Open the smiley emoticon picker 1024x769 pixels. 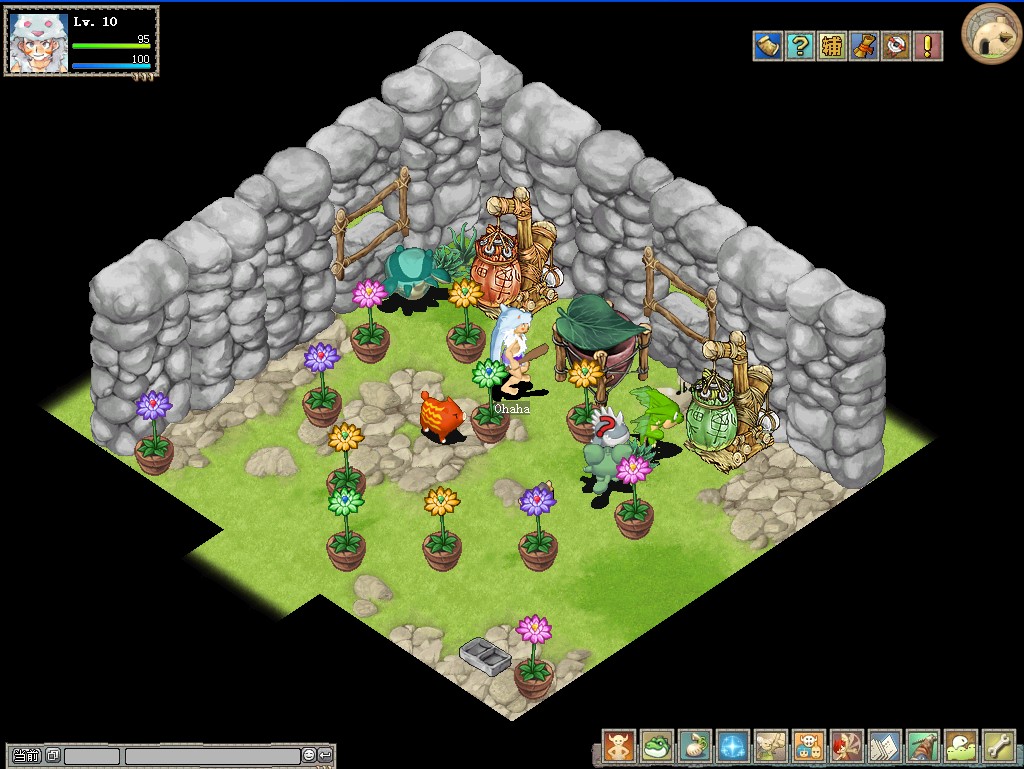point(309,756)
